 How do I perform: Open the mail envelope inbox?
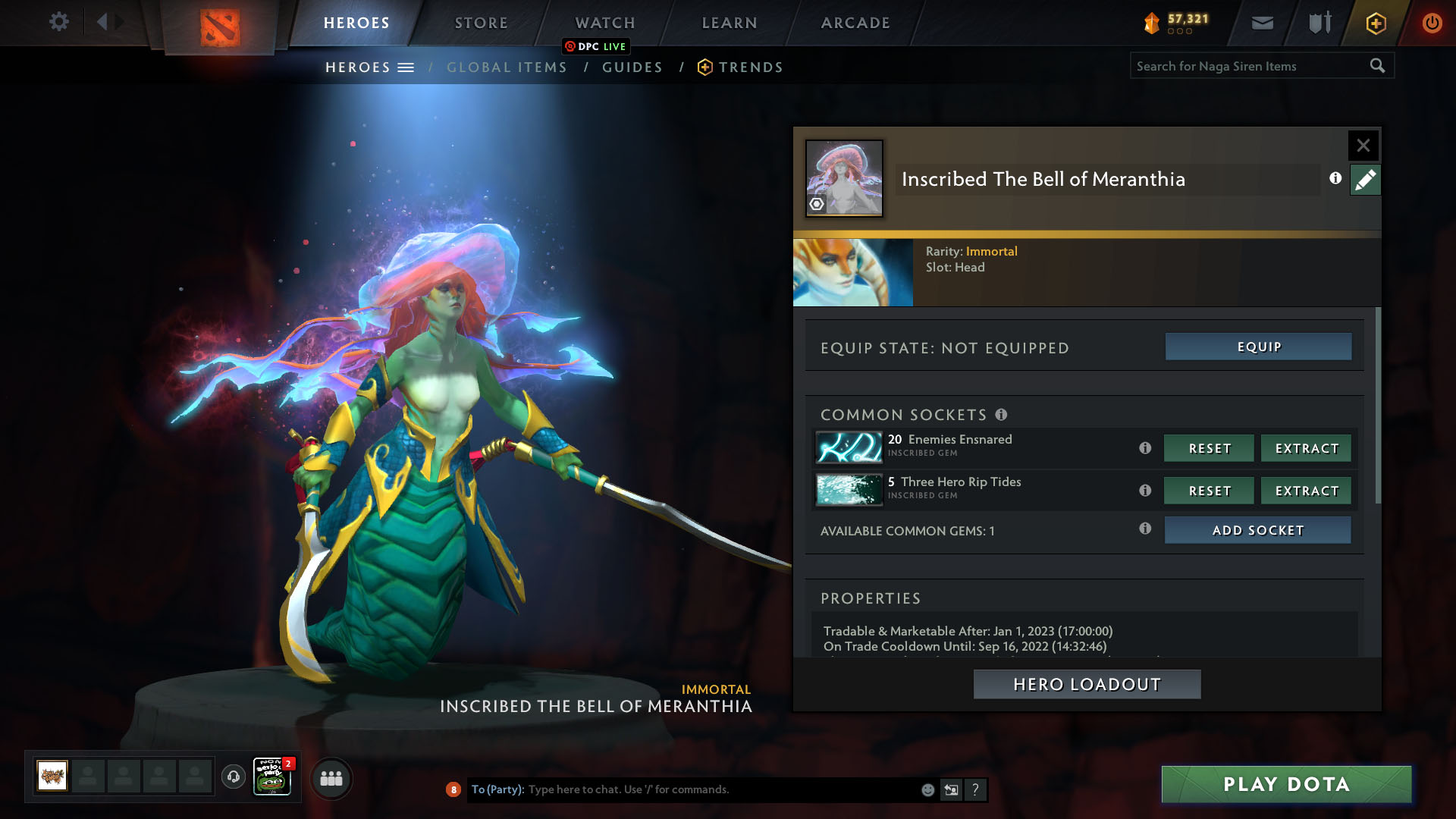click(1262, 23)
